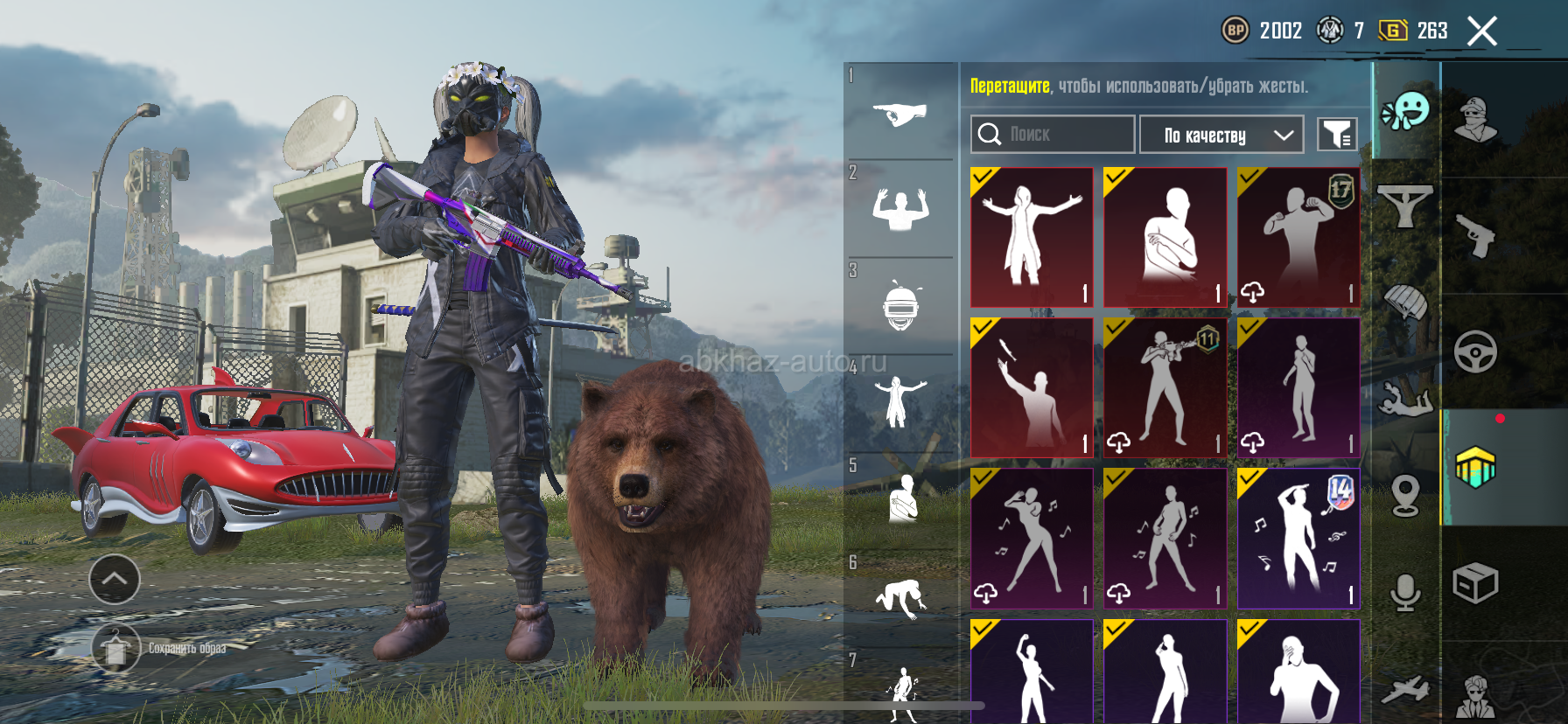Open the location pin category tab
The height and width of the screenshot is (724, 1568).
pos(1405,496)
